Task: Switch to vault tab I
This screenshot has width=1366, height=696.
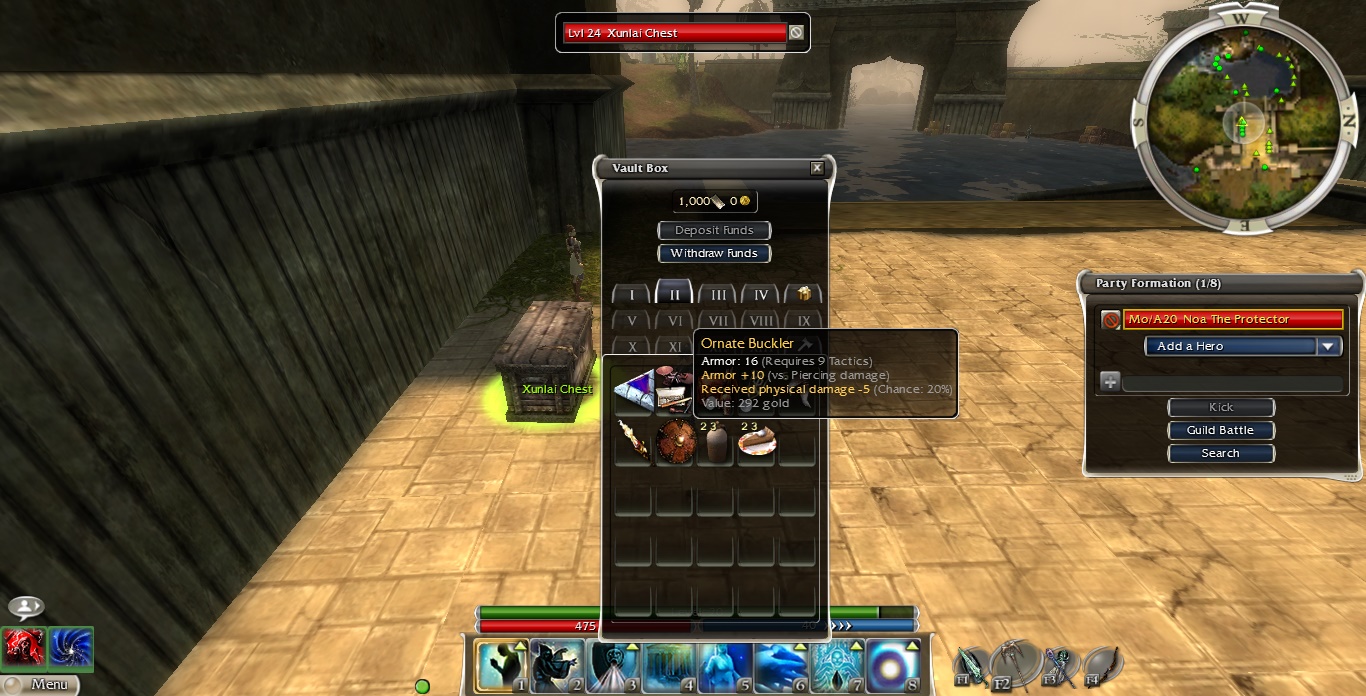Action: coord(631,295)
